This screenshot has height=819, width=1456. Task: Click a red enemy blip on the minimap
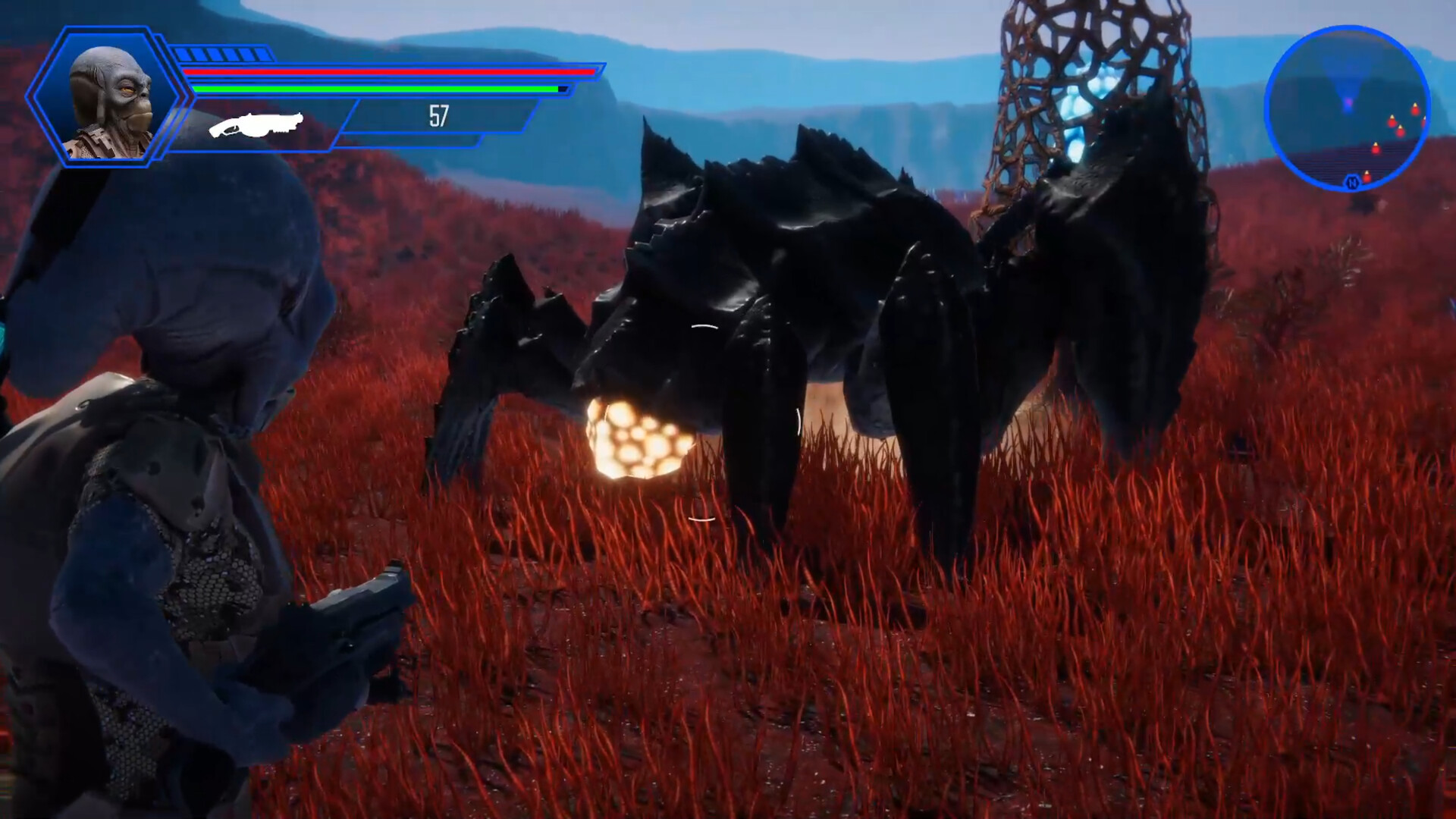1392,123
